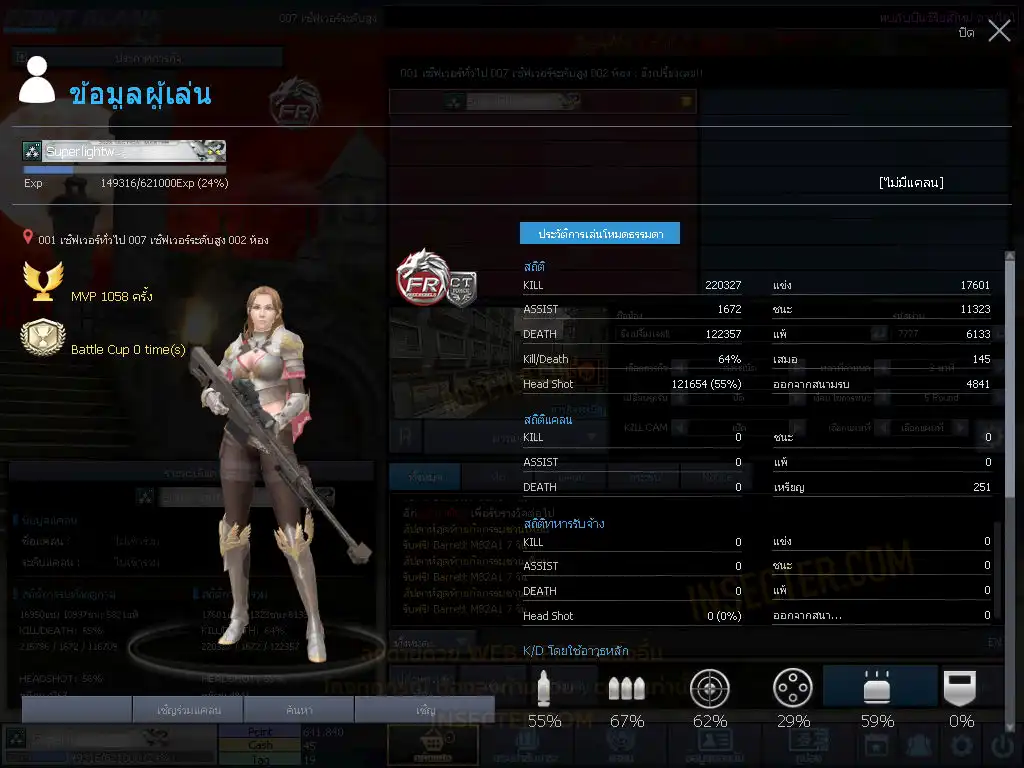
Task: Select the highlighted 59% weapon icon
Action: point(877,689)
